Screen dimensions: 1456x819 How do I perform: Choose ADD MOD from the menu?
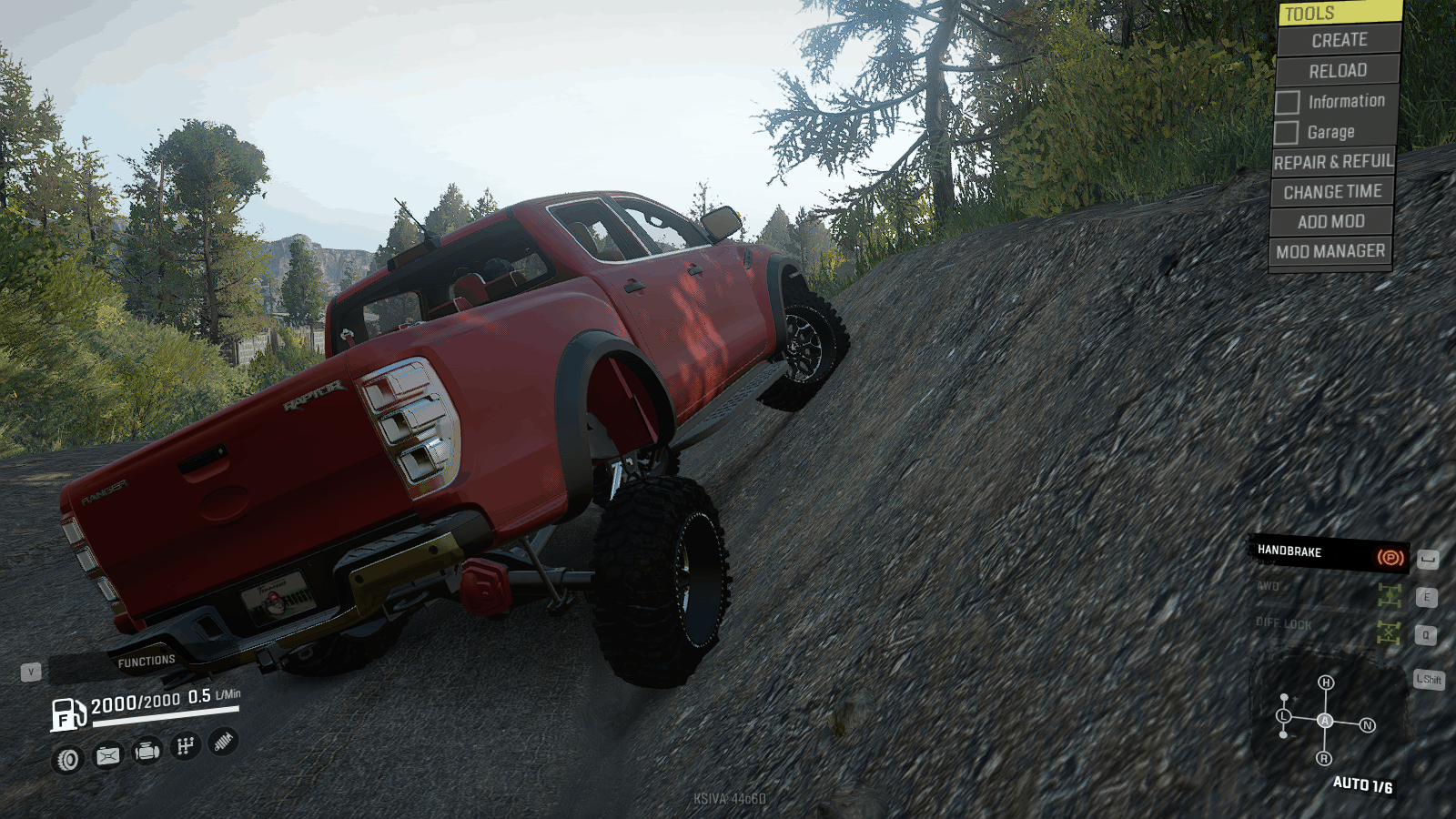click(x=1330, y=222)
